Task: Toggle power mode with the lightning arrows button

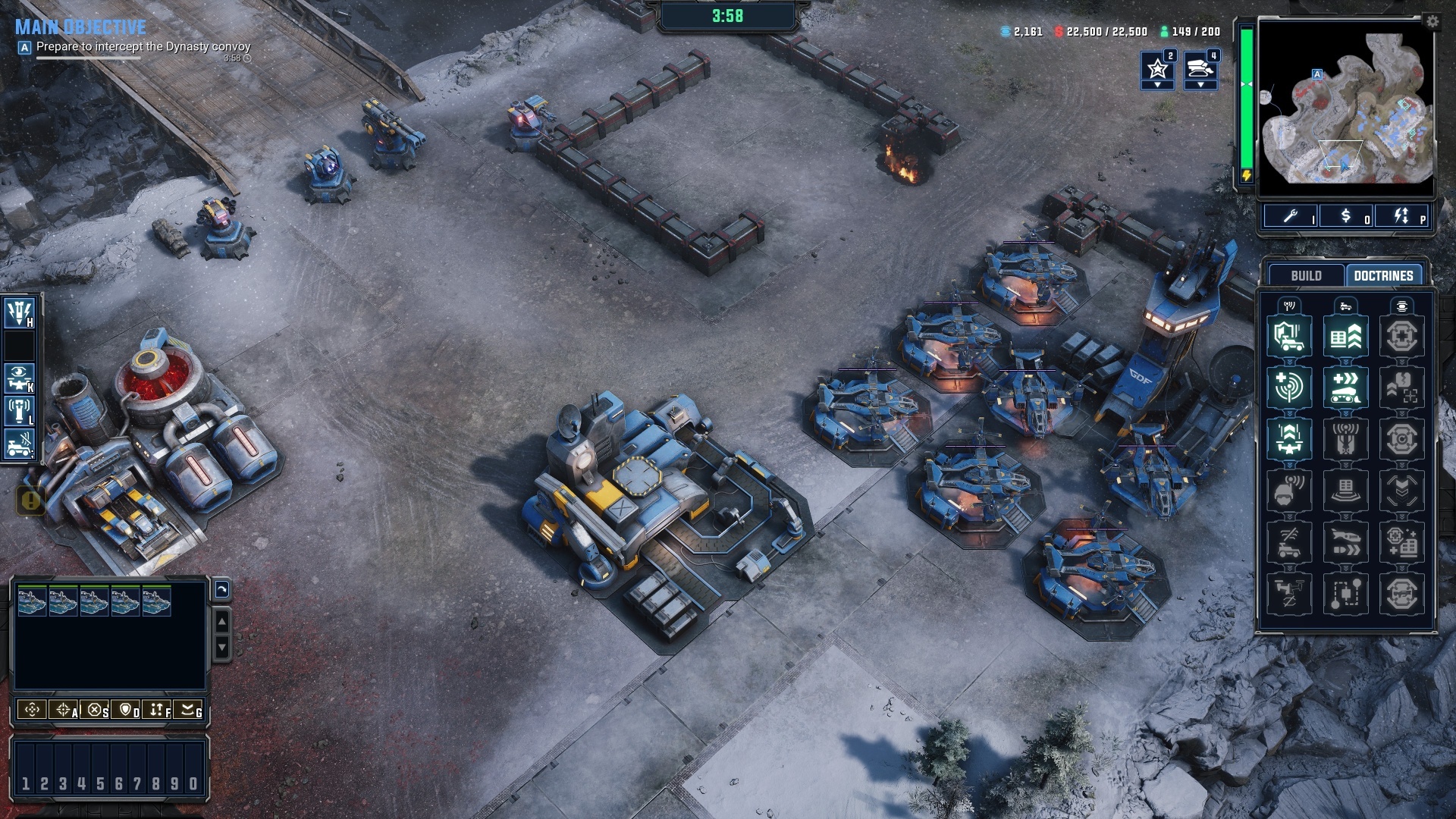Action: [1401, 217]
